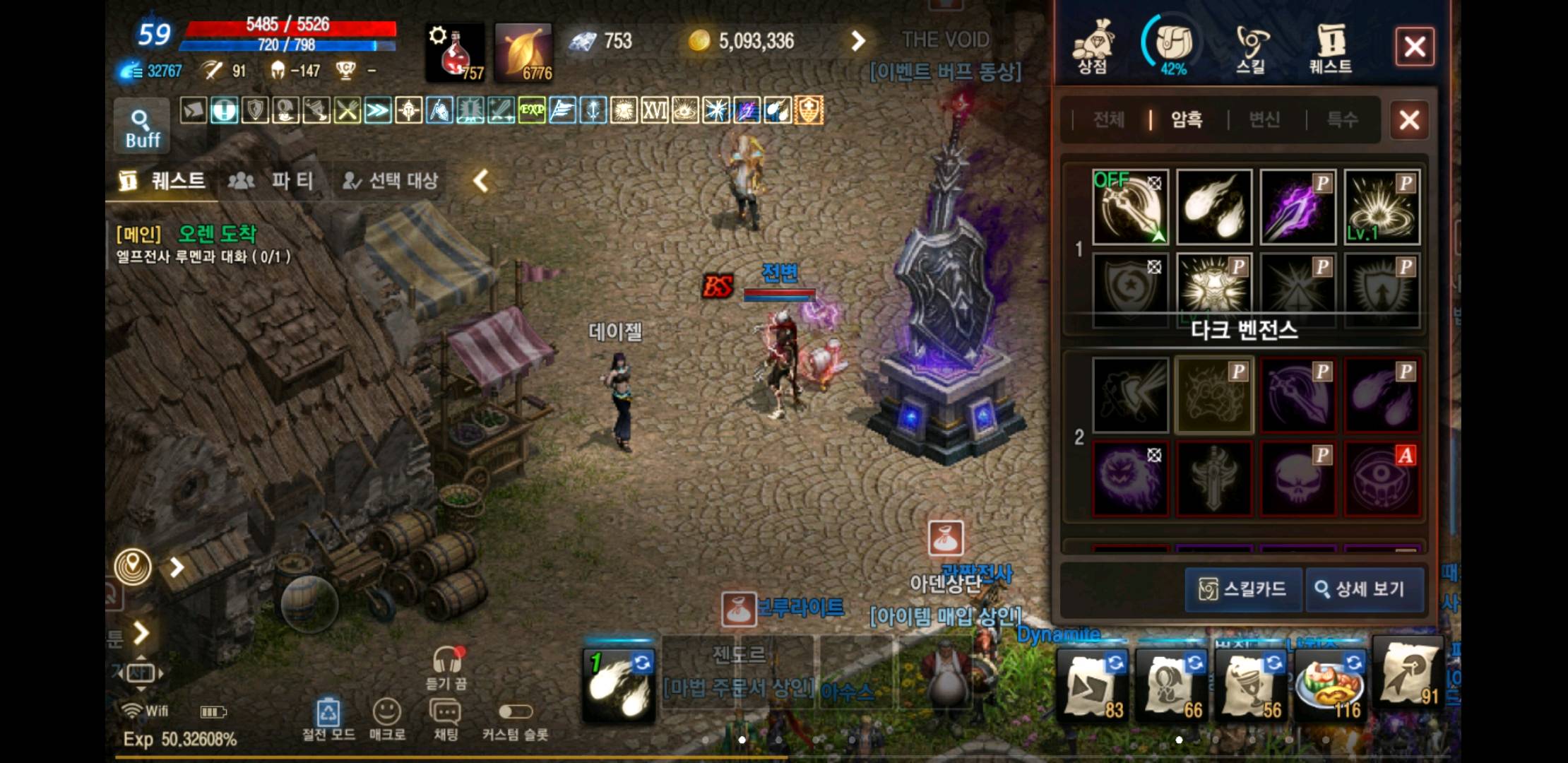Switch to the 파티 party tab
This screenshot has width=1568, height=763.
click(271, 181)
